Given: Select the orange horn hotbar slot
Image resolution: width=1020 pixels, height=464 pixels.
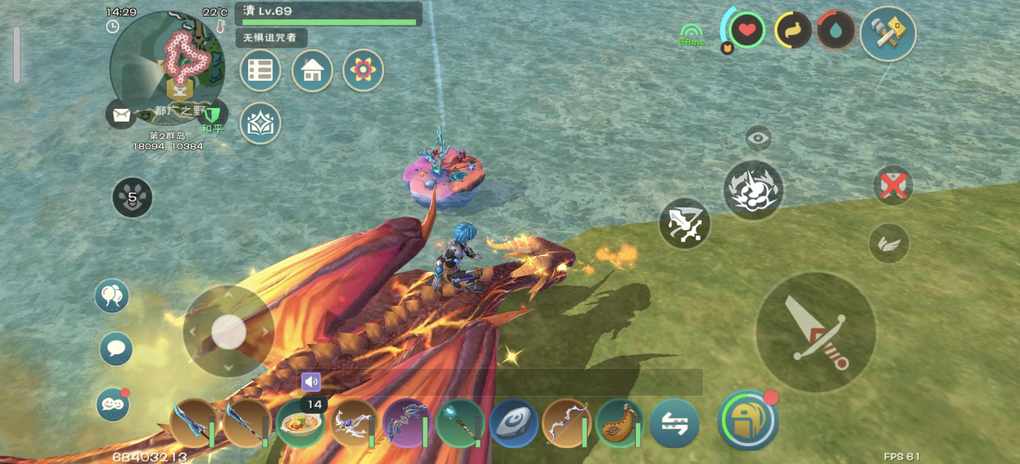Looking at the screenshot, I should (x=620, y=423).
